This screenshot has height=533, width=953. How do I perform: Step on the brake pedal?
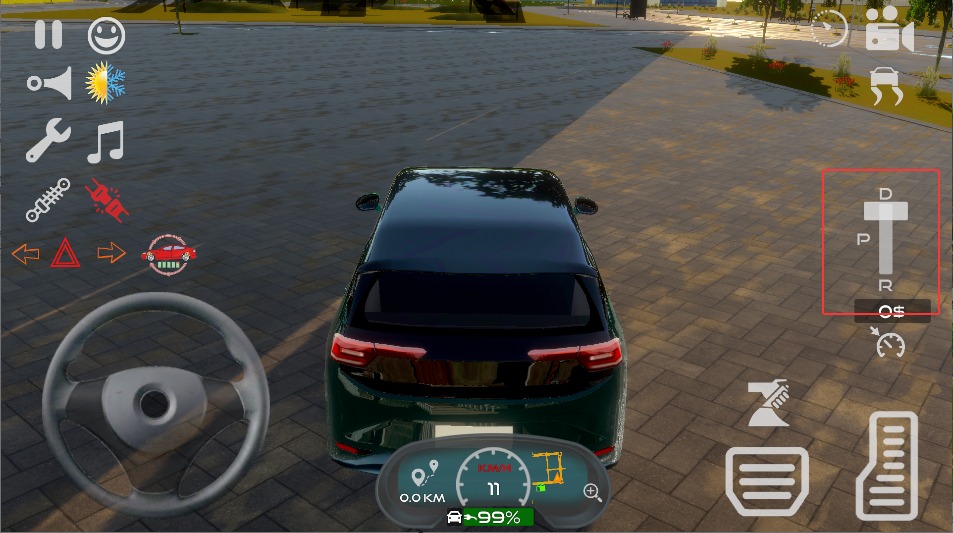(x=767, y=482)
